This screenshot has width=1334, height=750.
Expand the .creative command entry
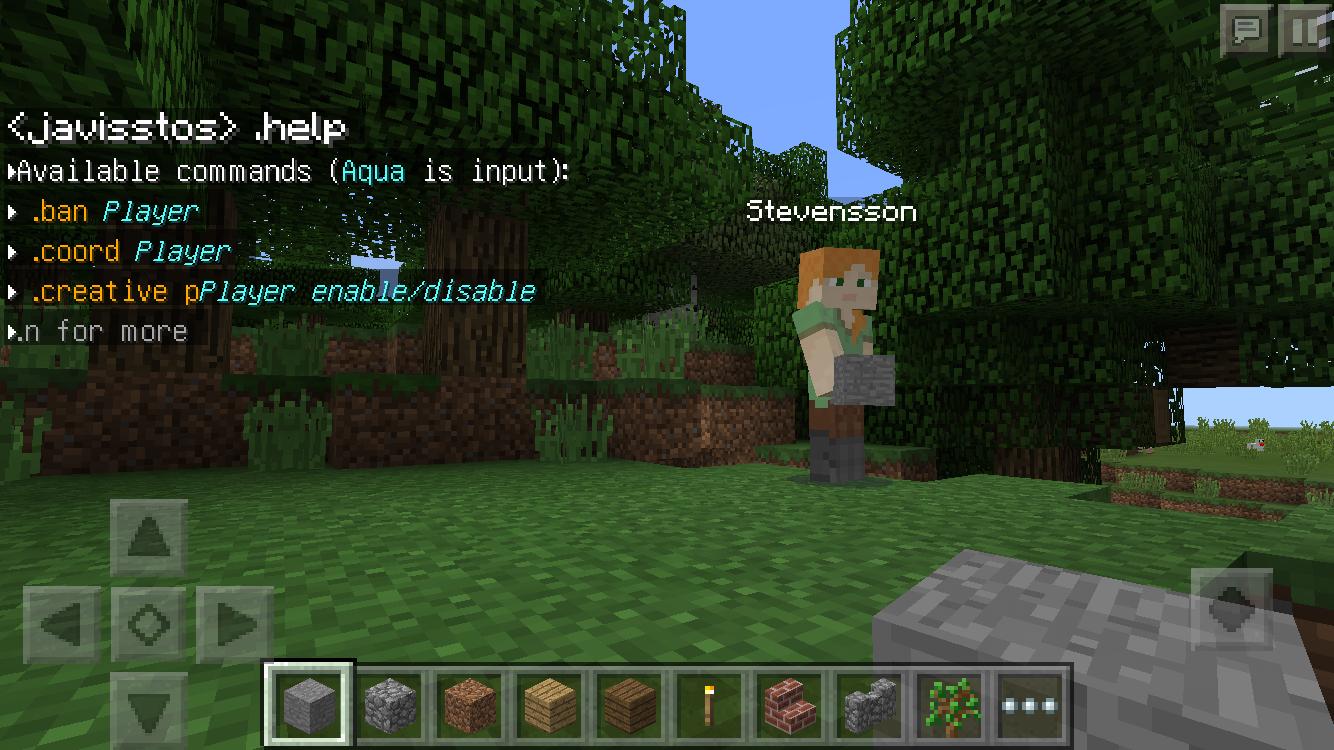14,291
